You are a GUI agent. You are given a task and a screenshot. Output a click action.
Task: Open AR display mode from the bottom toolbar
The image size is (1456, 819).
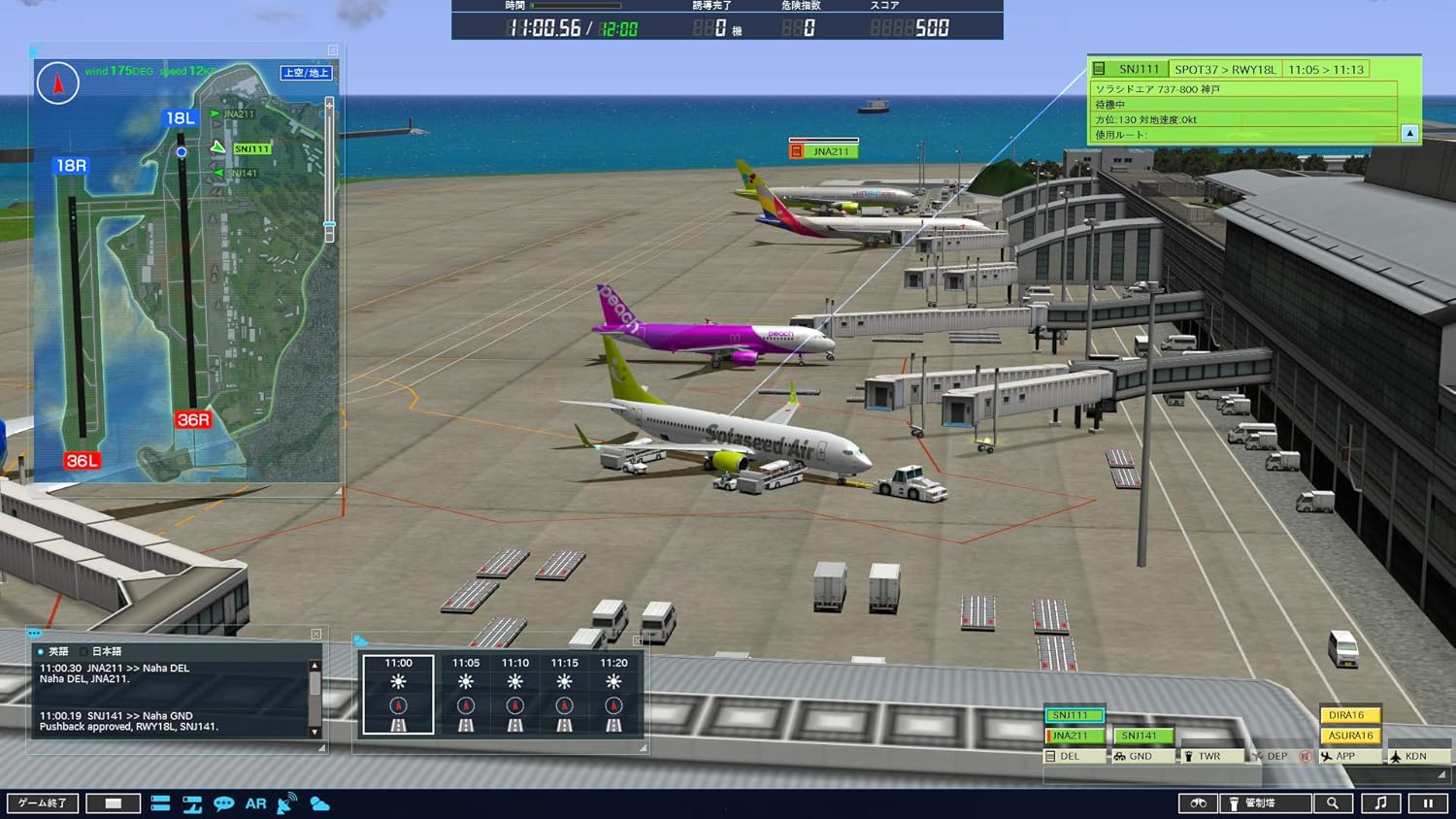[255, 803]
